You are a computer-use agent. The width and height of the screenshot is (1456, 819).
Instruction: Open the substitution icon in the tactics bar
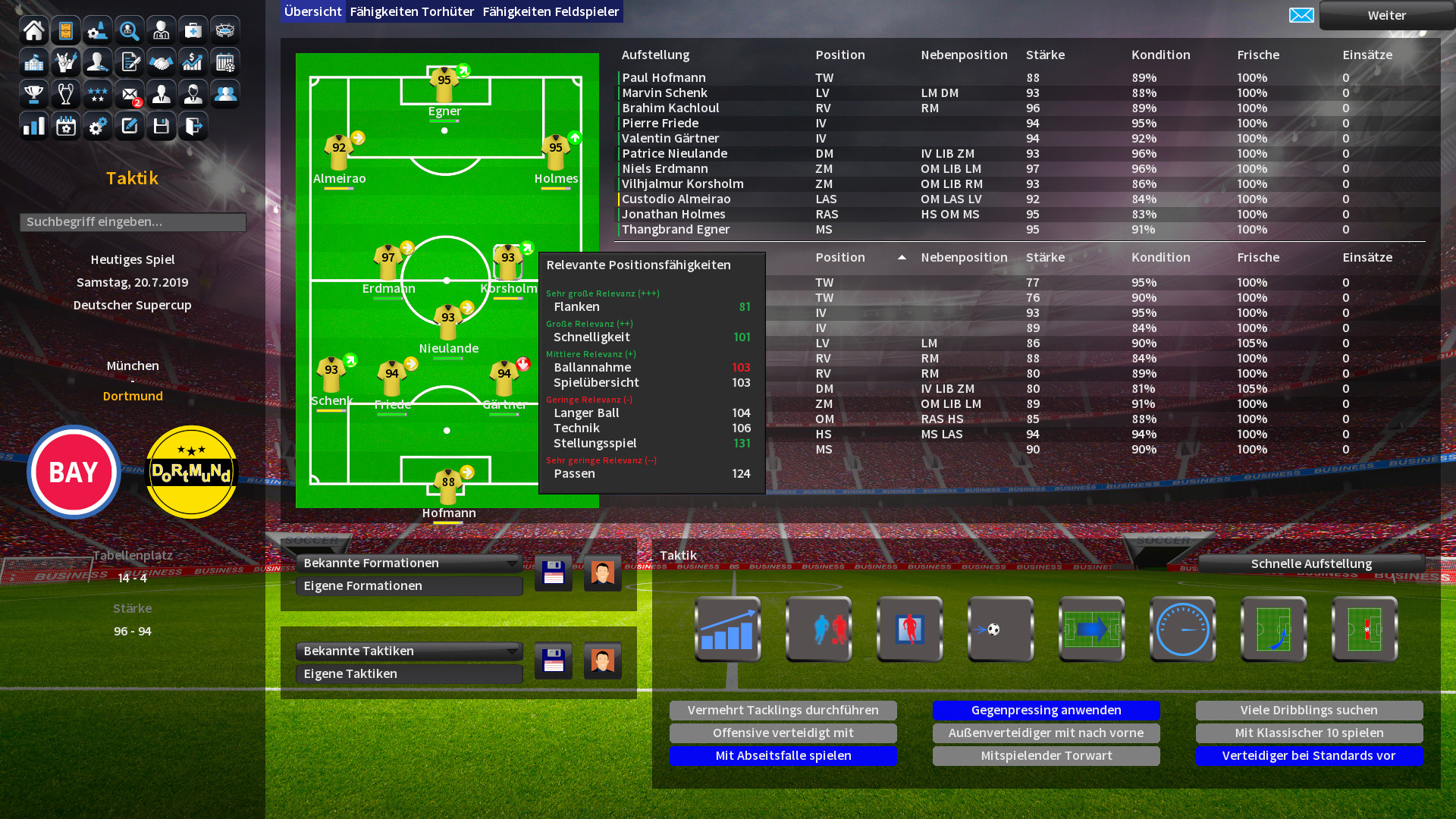click(910, 629)
